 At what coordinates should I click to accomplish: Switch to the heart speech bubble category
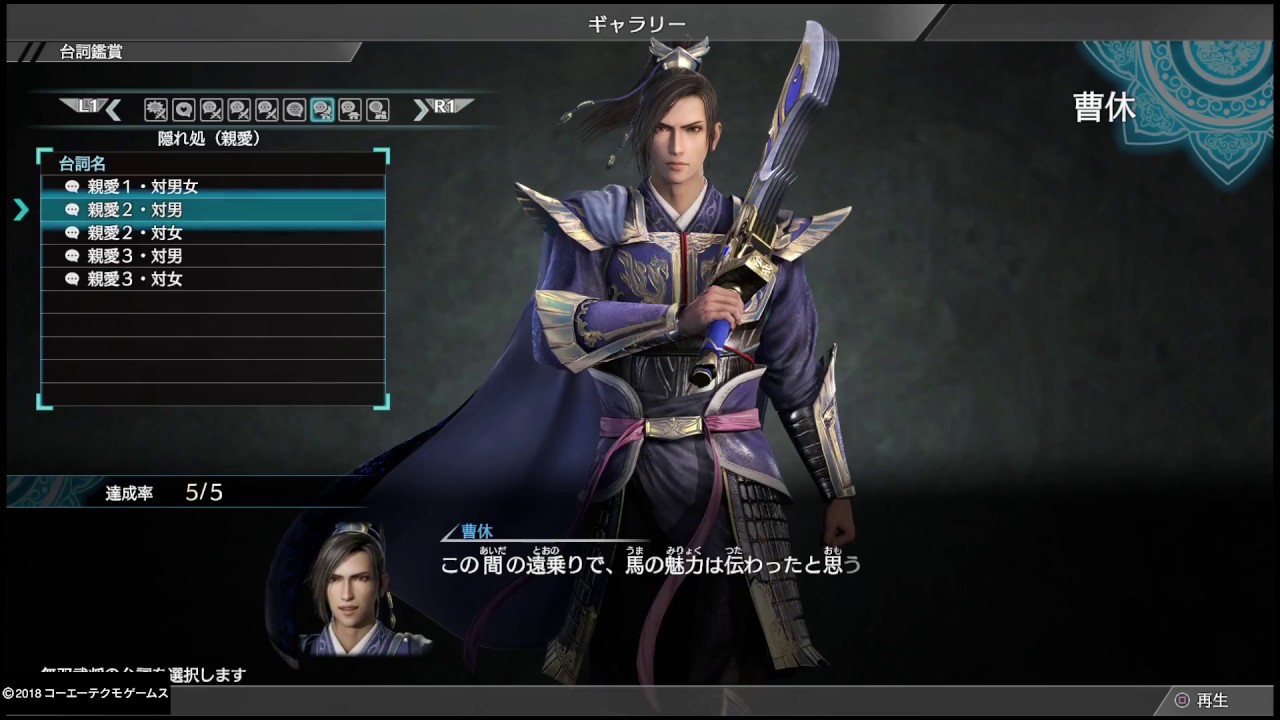coord(183,109)
